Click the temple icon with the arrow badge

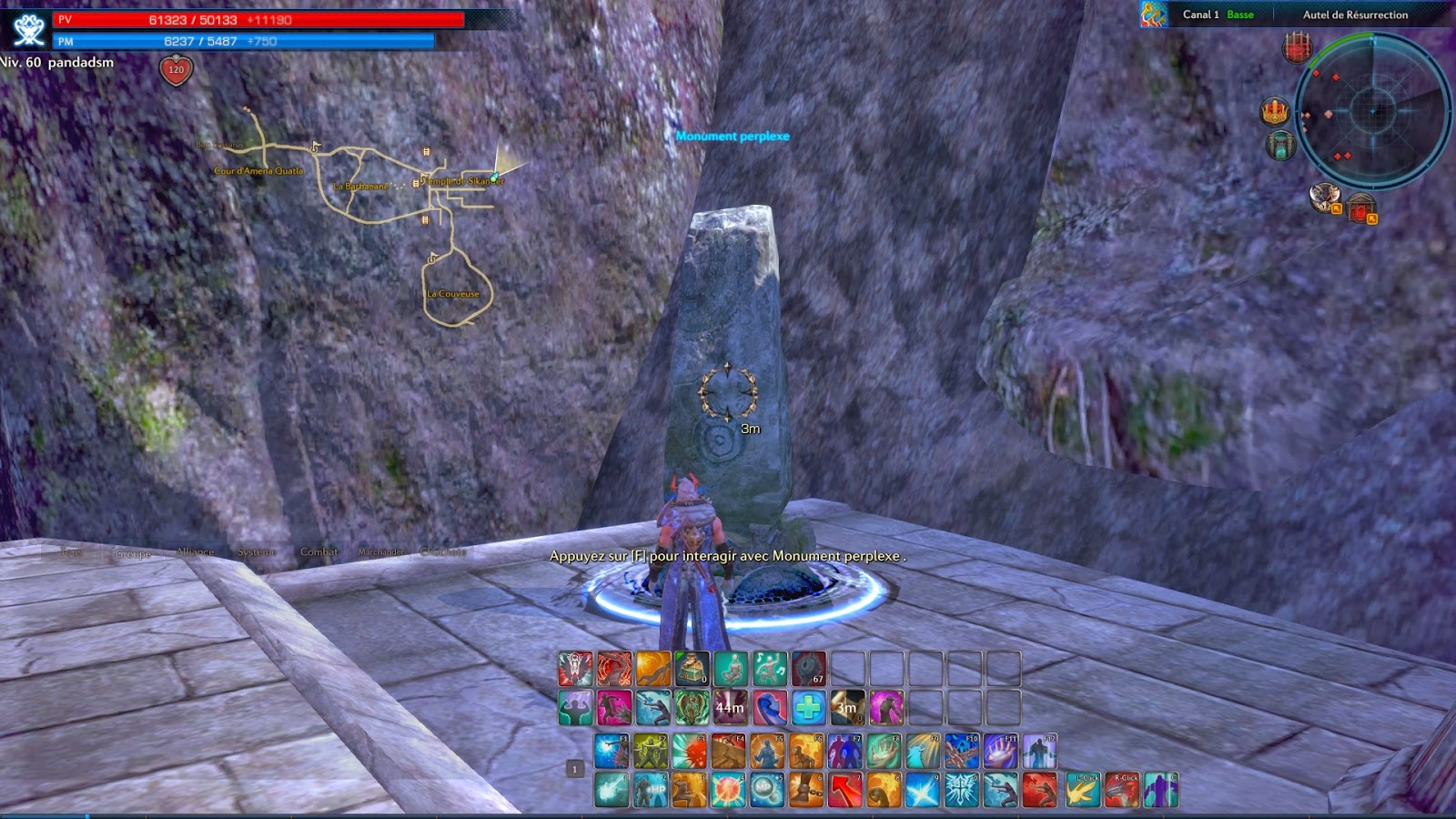pos(1361,207)
